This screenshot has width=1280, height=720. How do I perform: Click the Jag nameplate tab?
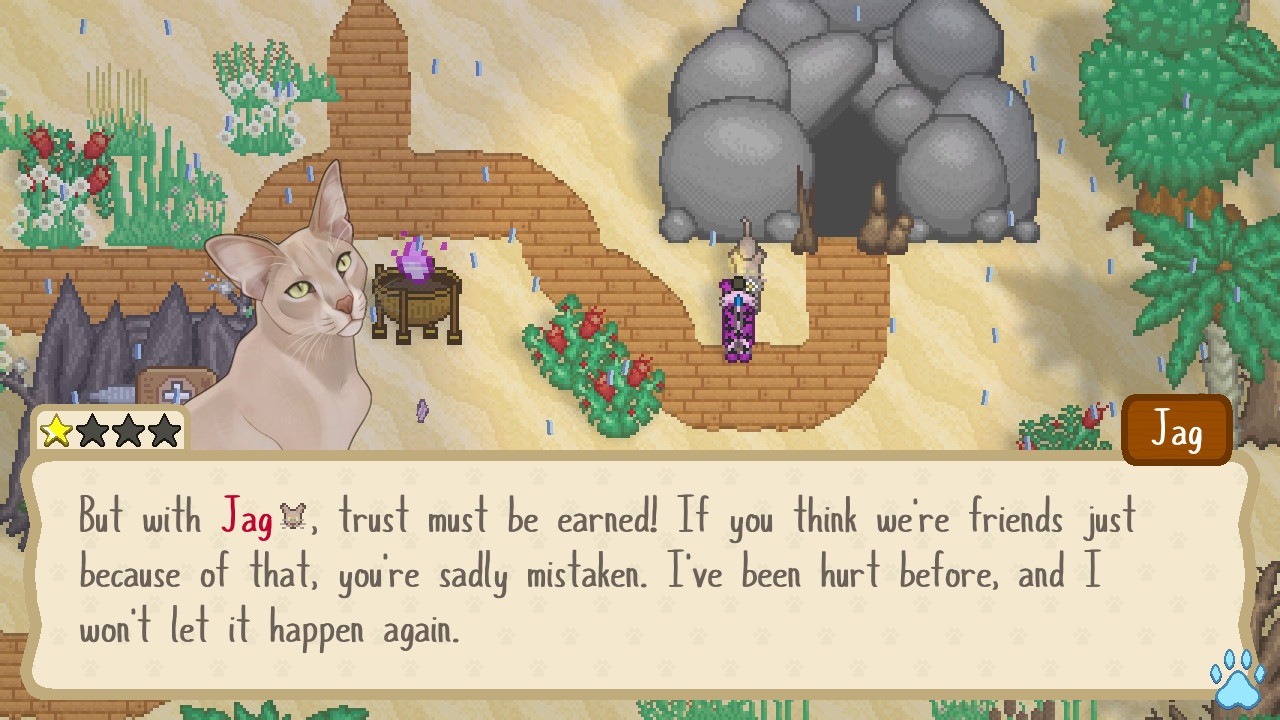point(1176,429)
